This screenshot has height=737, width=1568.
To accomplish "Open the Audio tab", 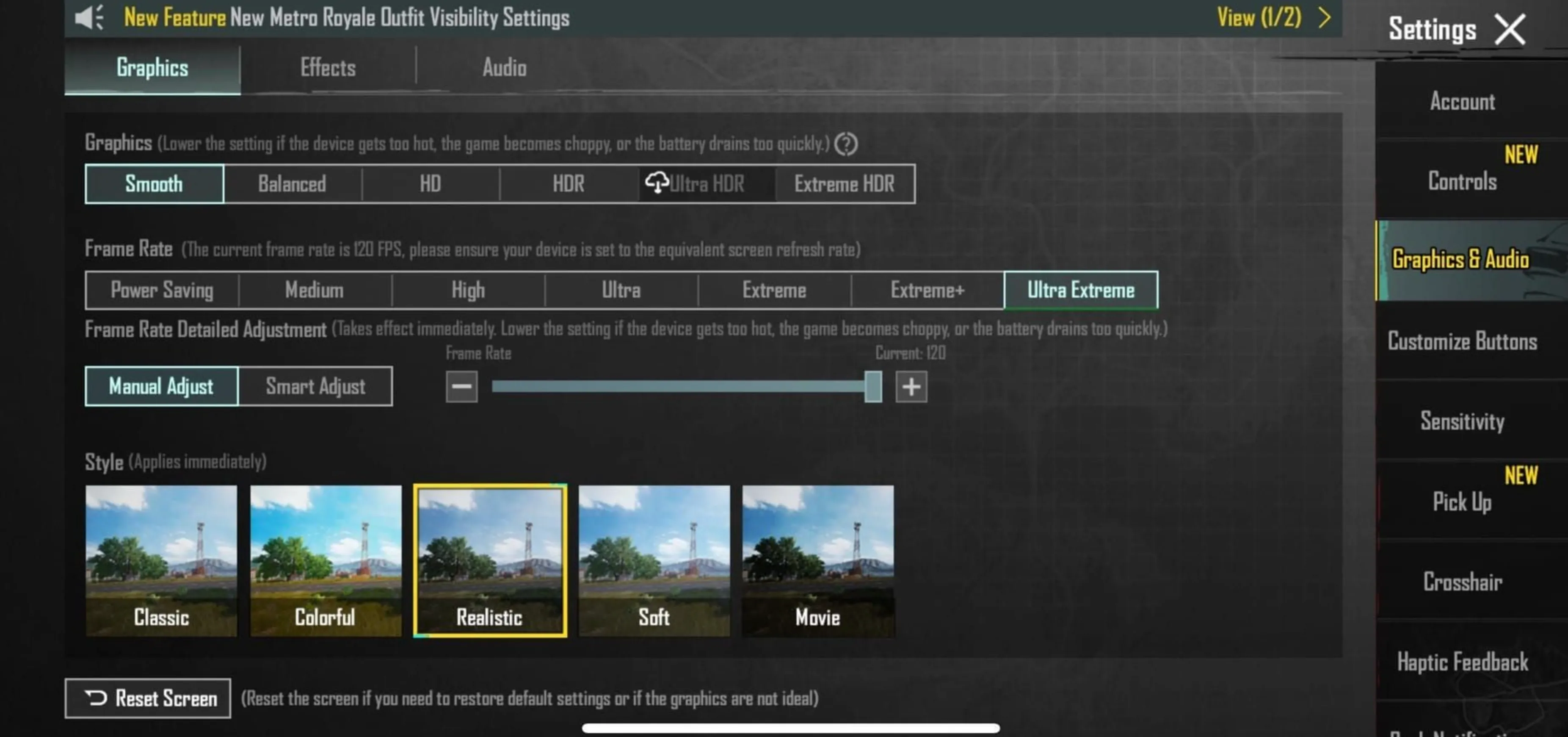I will pyautogui.click(x=505, y=68).
